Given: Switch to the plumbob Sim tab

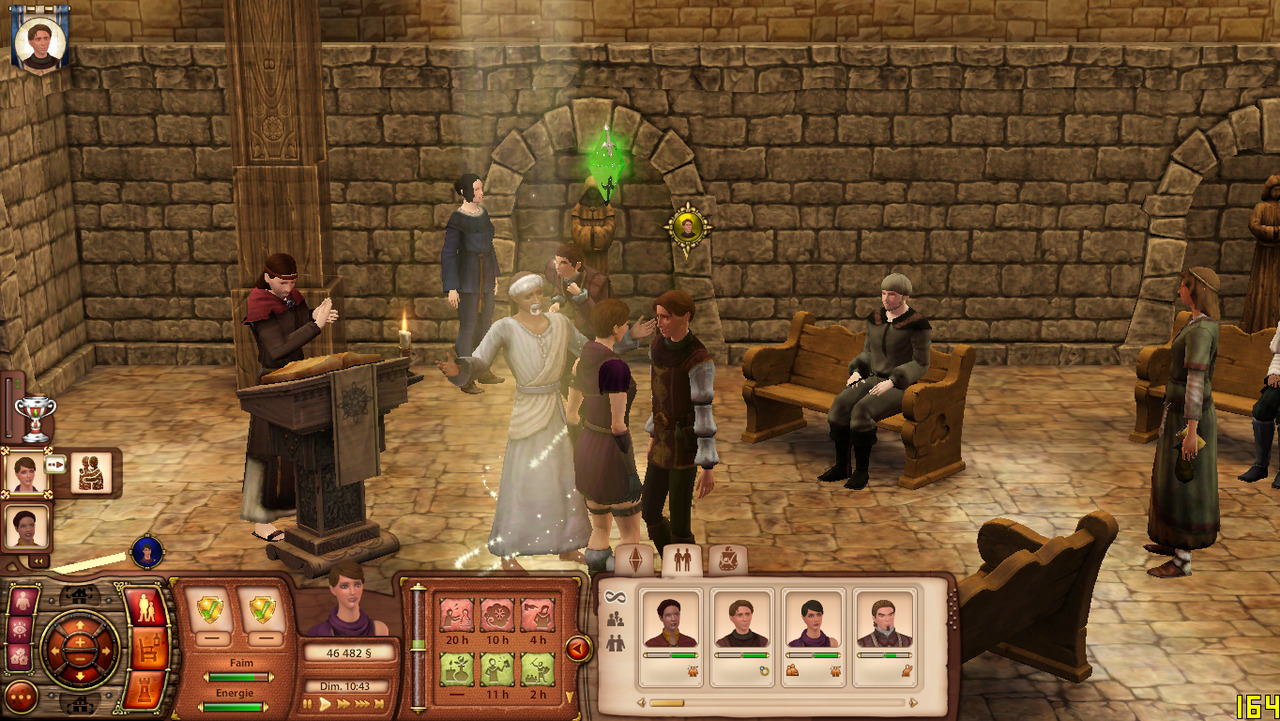Looking at the screenshot, I should click(636, 561).
